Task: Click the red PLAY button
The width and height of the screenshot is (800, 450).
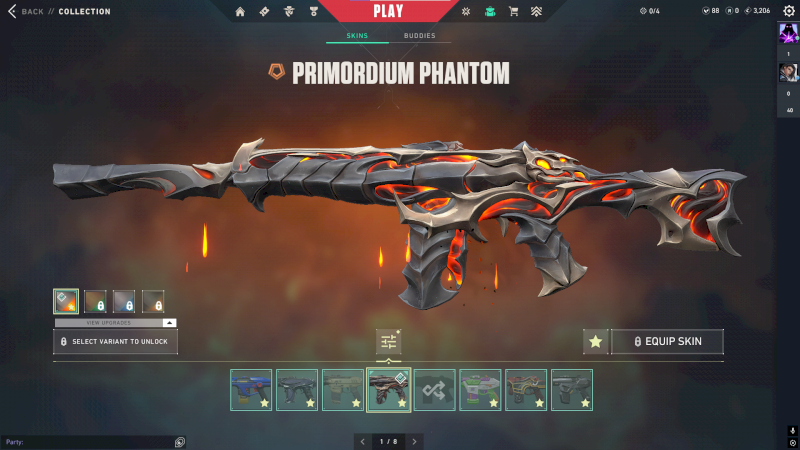Action: [387, 11]
